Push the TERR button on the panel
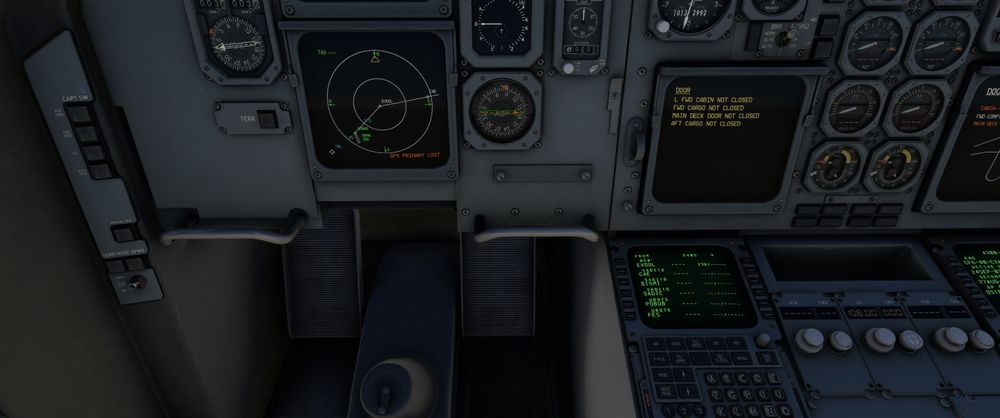The image size is (1000, 418). [x=266, y=116]
